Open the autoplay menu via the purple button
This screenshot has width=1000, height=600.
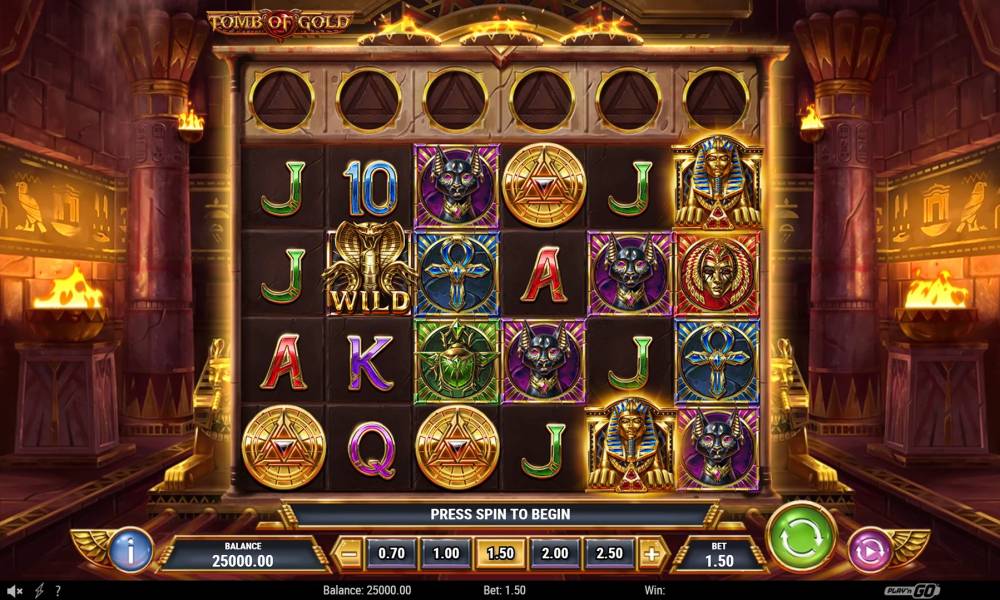coord(869,549)
